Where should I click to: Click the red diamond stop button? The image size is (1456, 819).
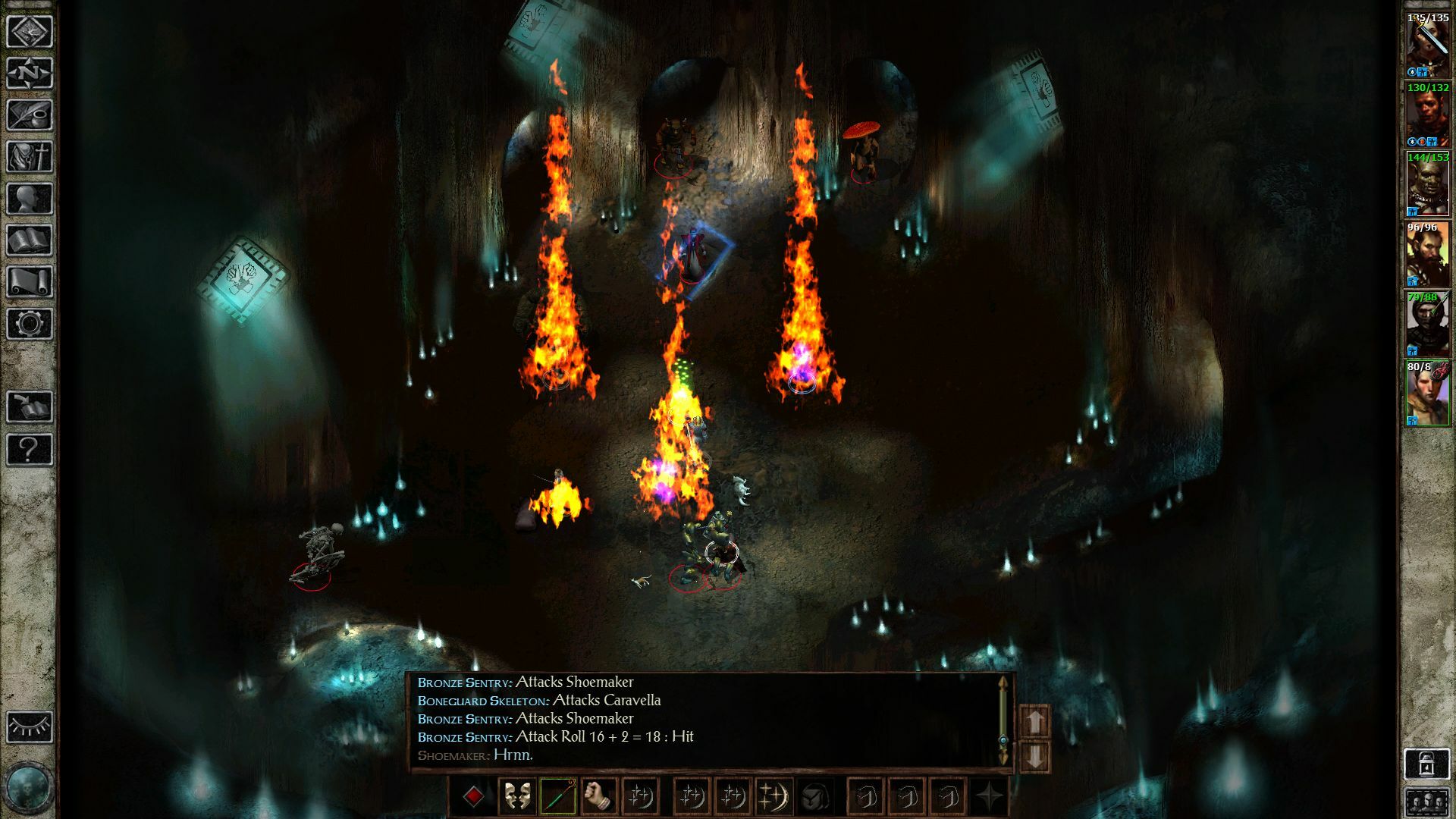(x=474, y=797)
